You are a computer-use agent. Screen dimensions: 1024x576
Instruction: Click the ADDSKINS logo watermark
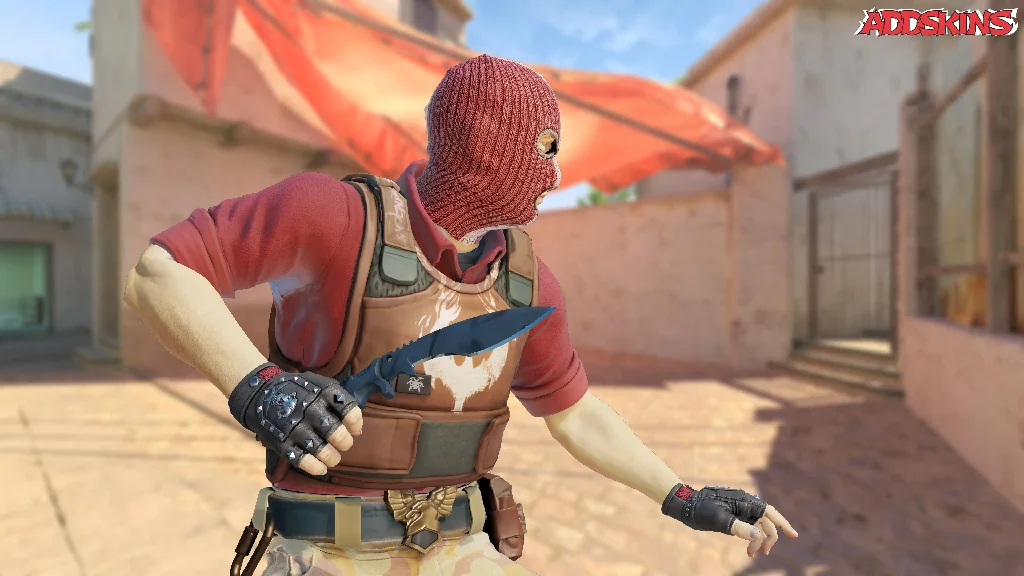pyautogui.click(x=936, y=22)
